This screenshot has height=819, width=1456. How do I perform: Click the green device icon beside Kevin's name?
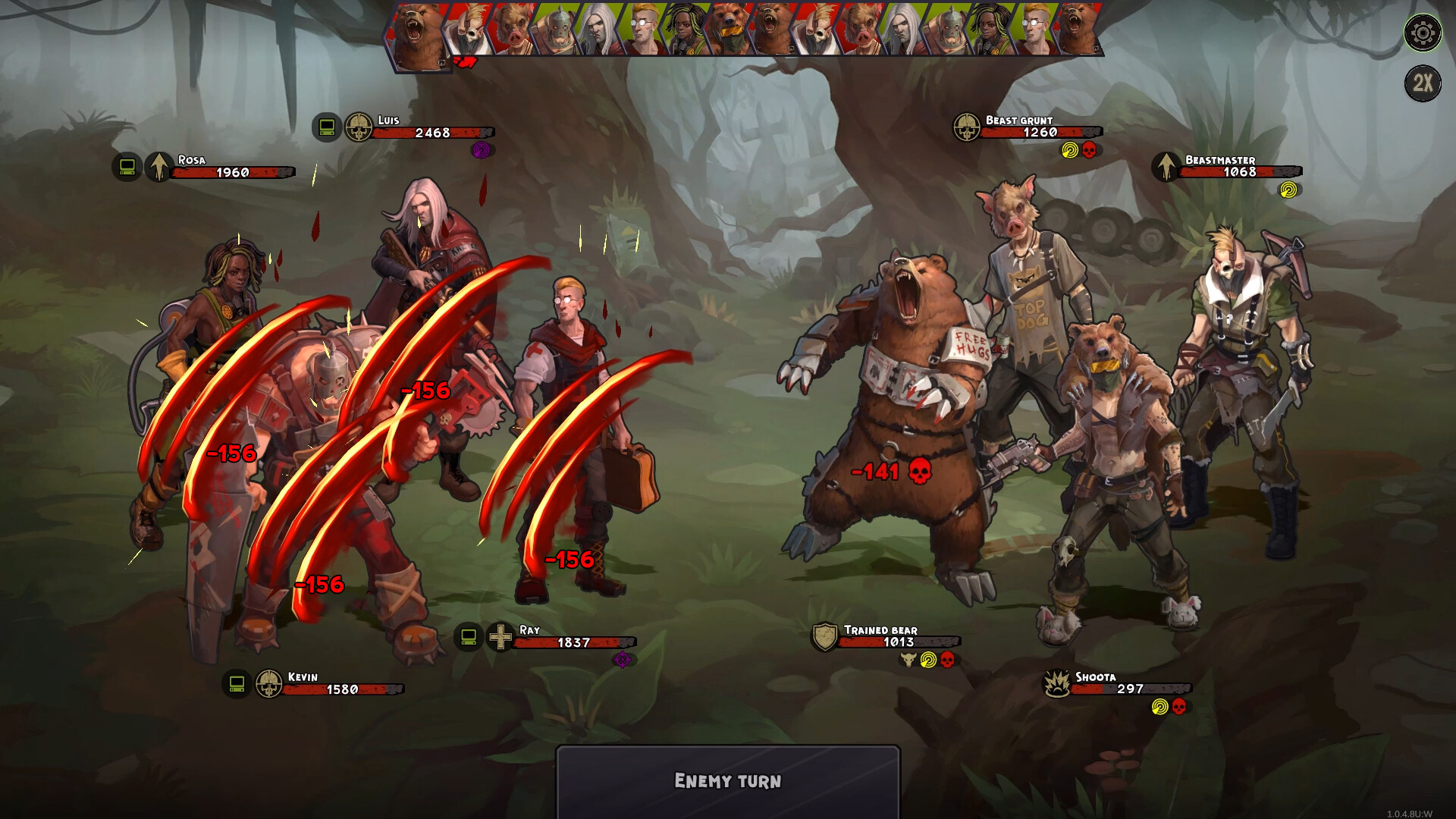[x=236, y=683]
